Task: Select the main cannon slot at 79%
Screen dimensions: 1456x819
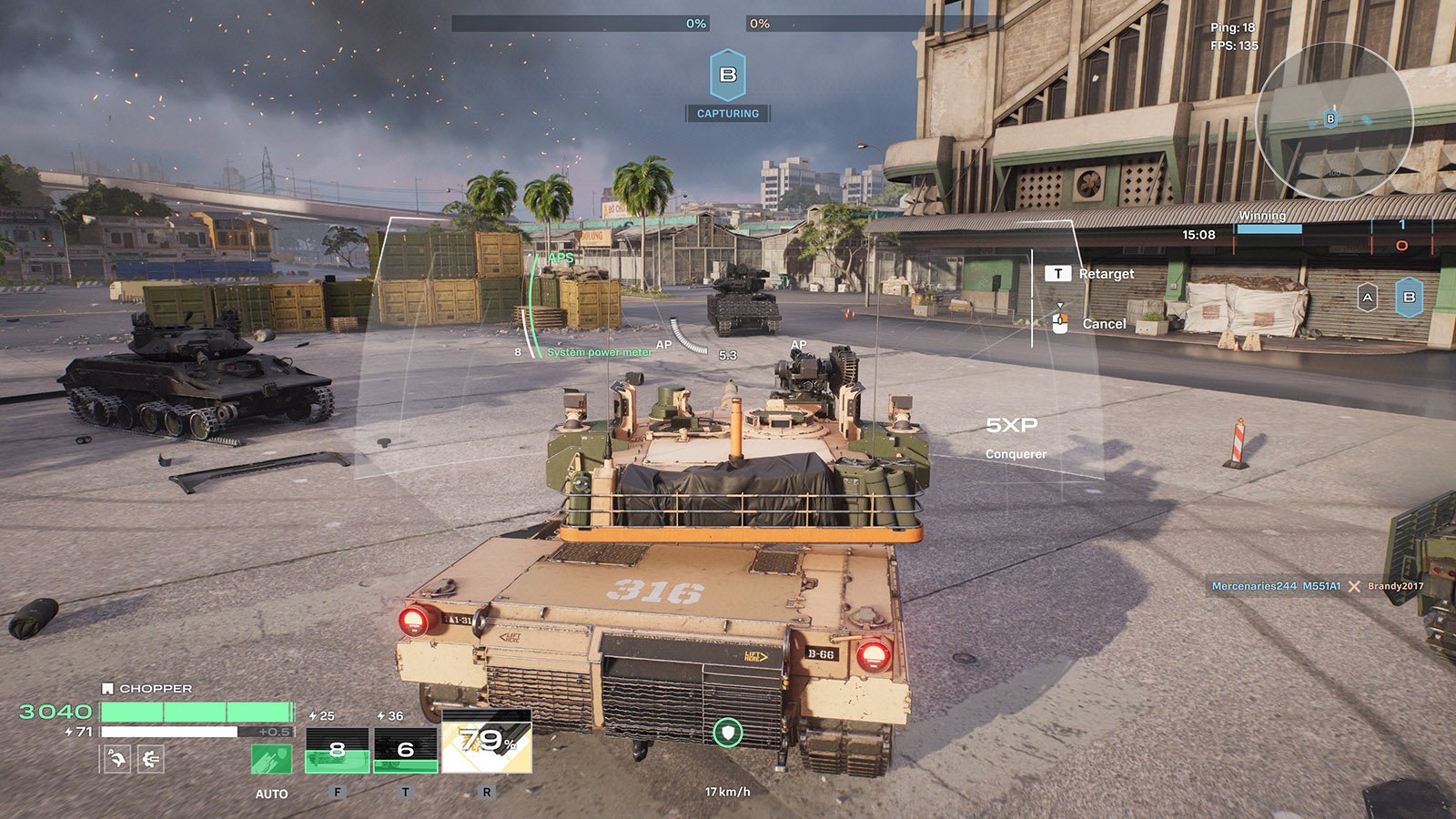Action: click(487, 742)
